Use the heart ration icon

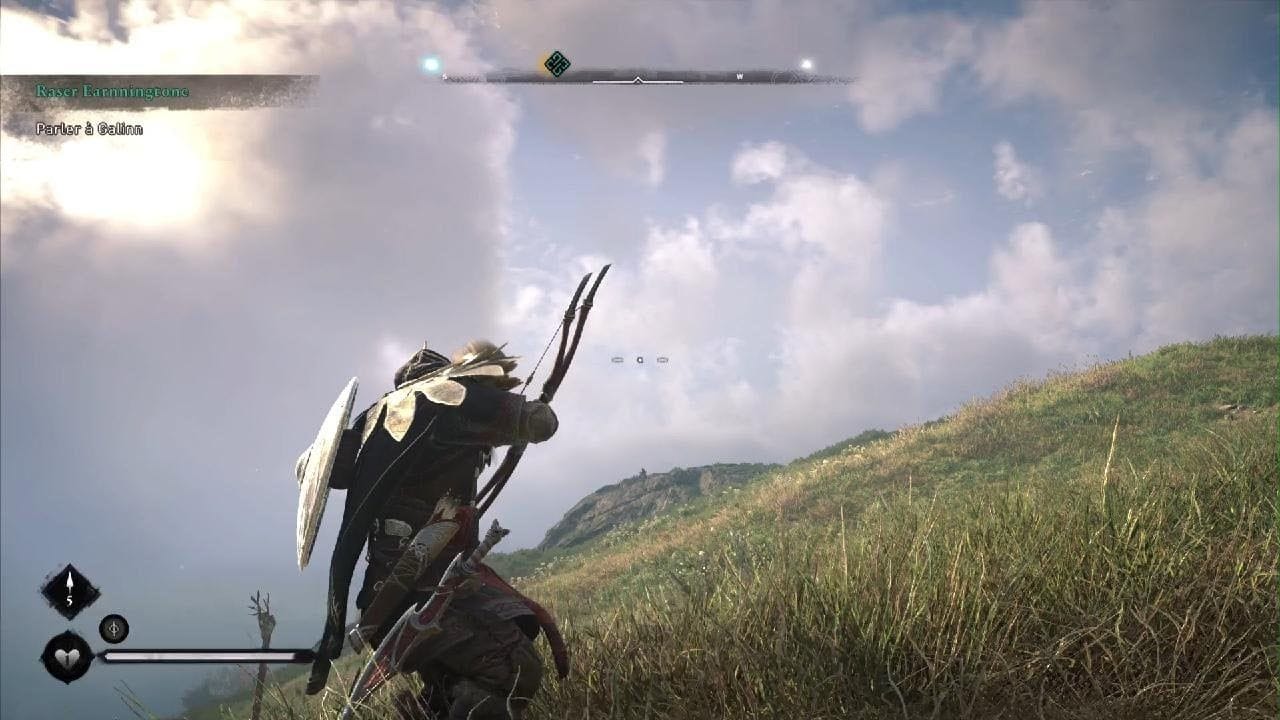[67, 657]
